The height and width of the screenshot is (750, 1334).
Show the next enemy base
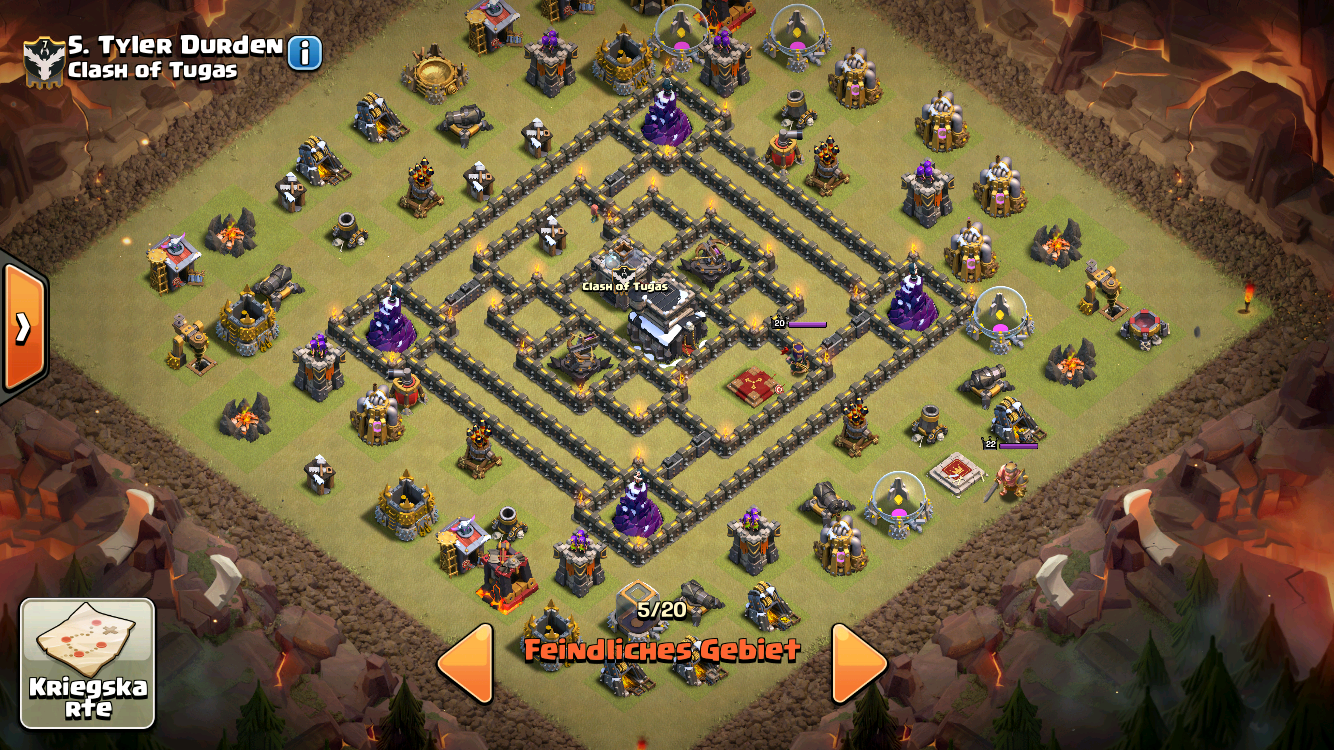pyautogui.click(x=858, y=663)
